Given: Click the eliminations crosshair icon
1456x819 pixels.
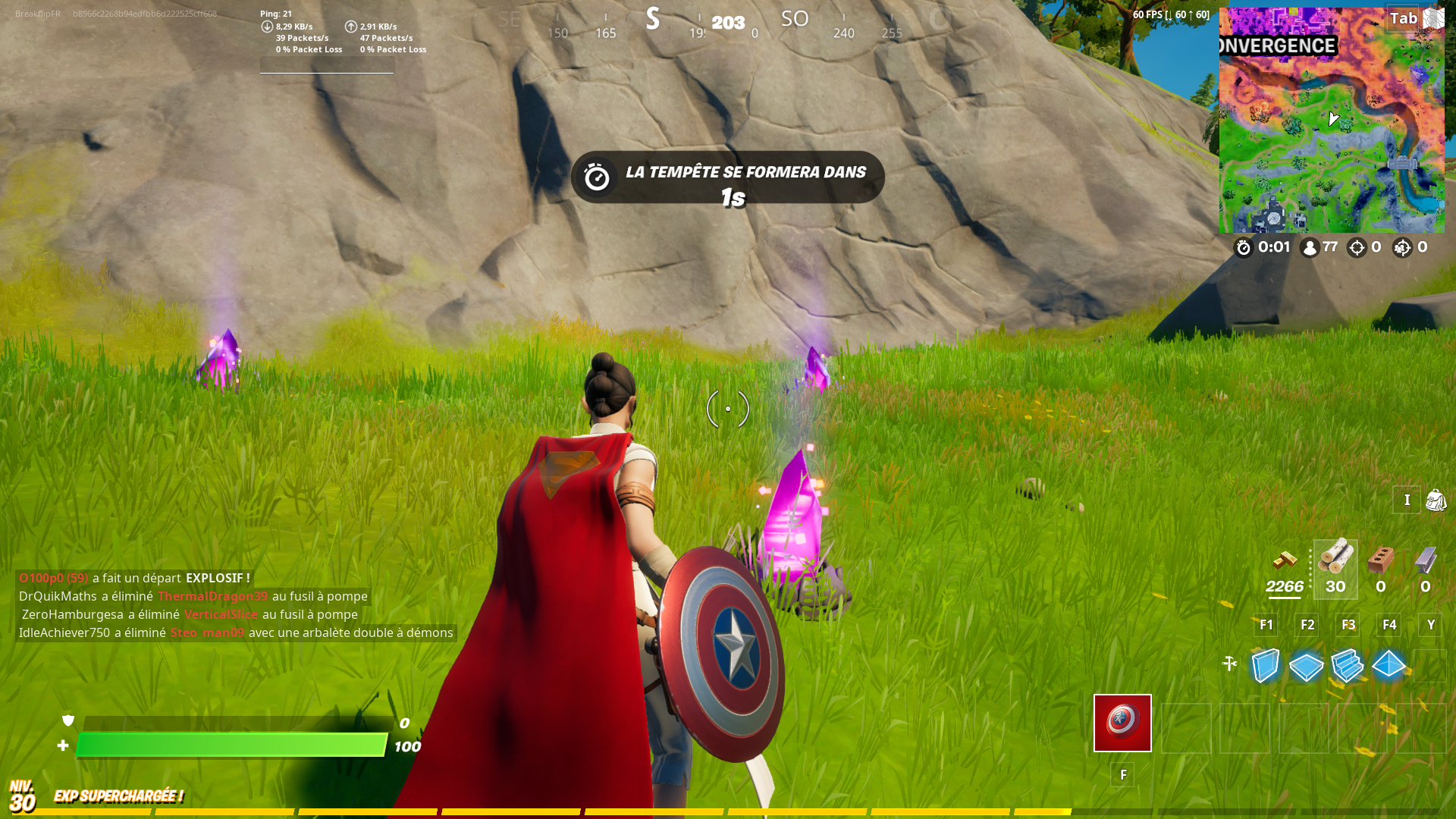Looking at the screenshot, I should coord(1357,247).
